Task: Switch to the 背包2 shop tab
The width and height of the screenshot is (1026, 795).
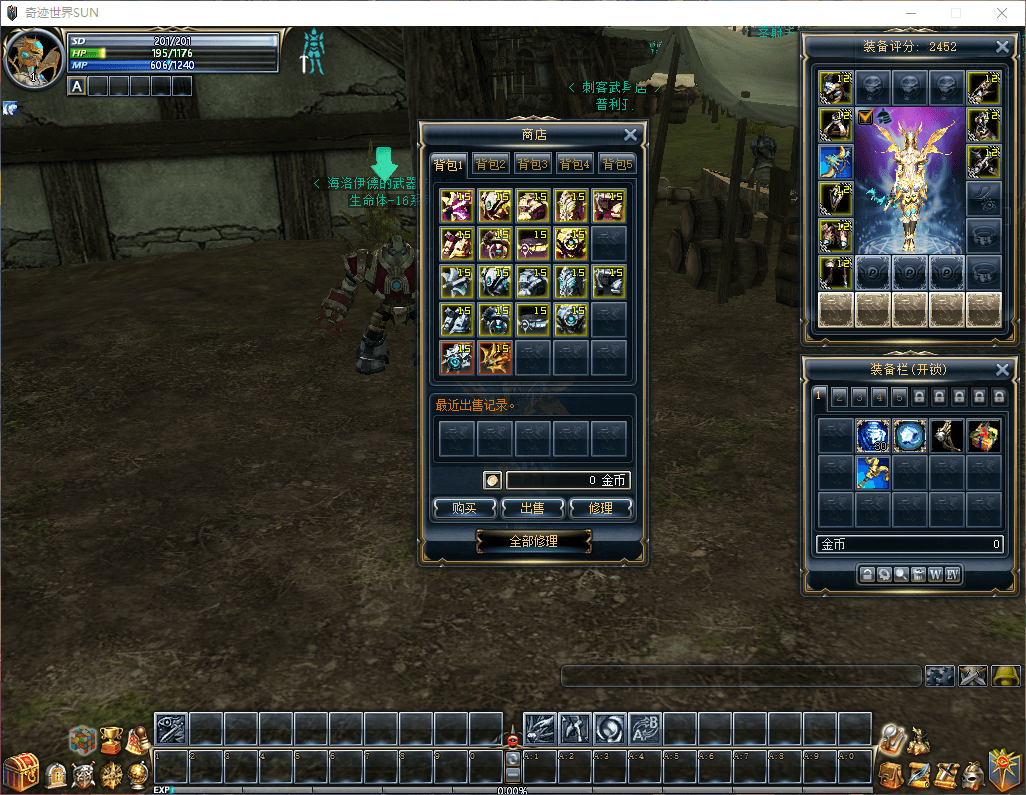Action: coord(491,164)
